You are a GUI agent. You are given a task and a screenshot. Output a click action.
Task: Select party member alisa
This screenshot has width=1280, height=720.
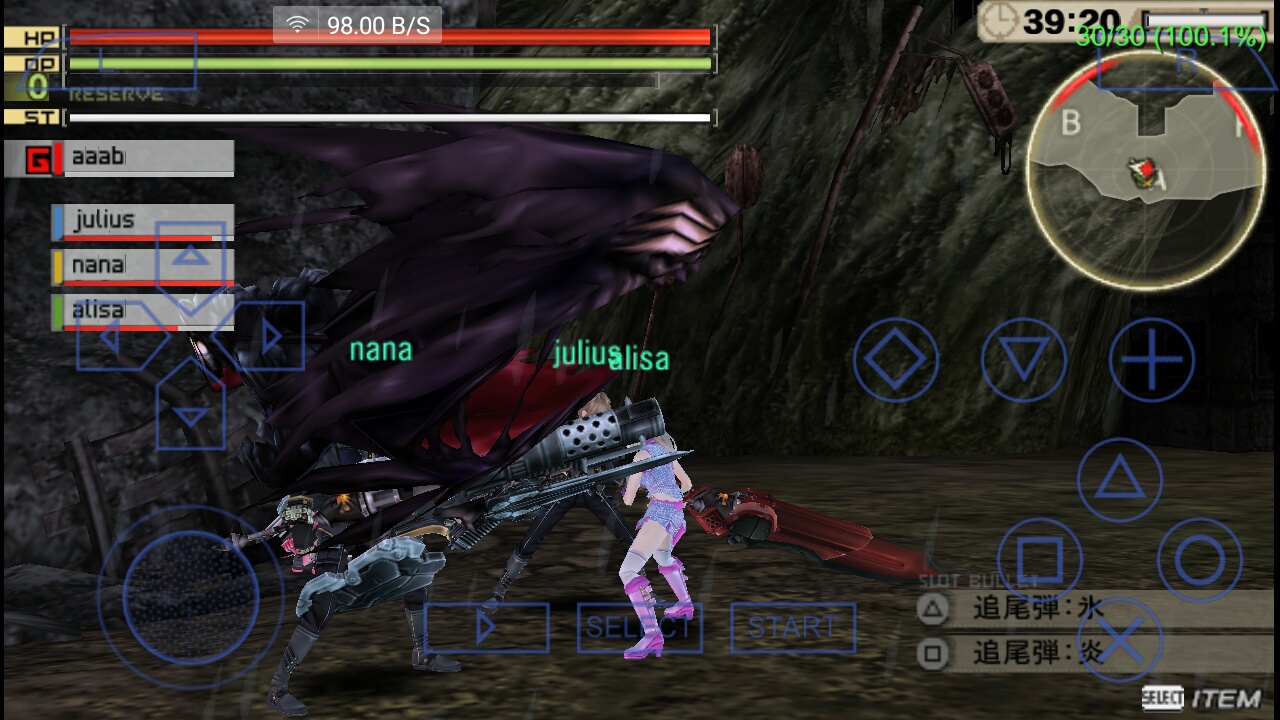[x=143, y=311]
